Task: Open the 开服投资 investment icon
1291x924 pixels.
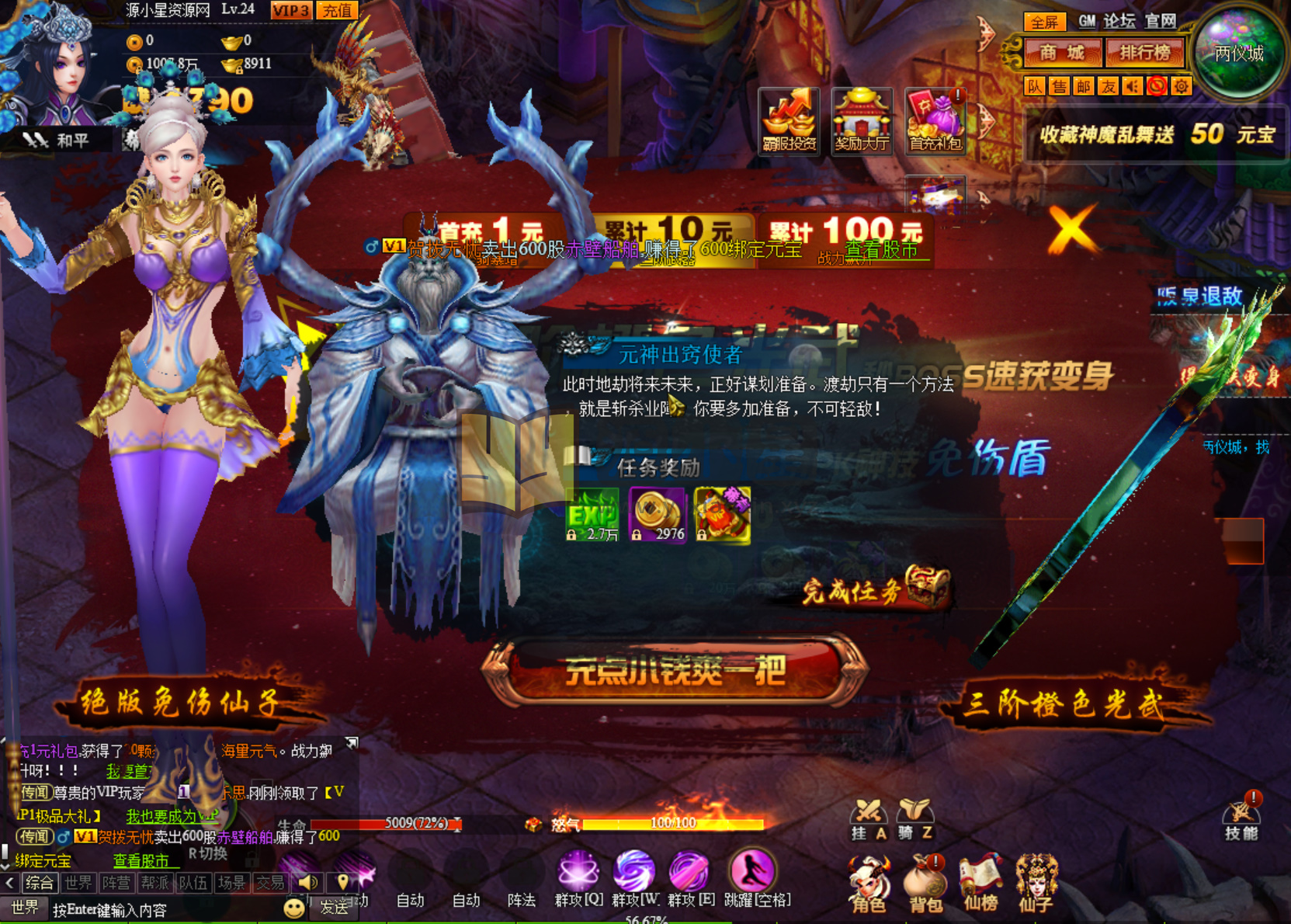Action: tap(790, 120)
